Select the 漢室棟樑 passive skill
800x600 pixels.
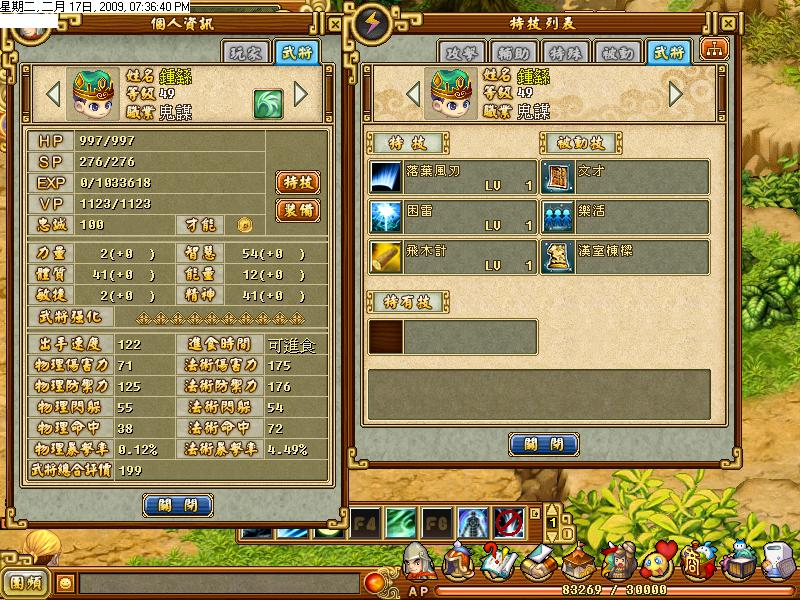[625, 257]
